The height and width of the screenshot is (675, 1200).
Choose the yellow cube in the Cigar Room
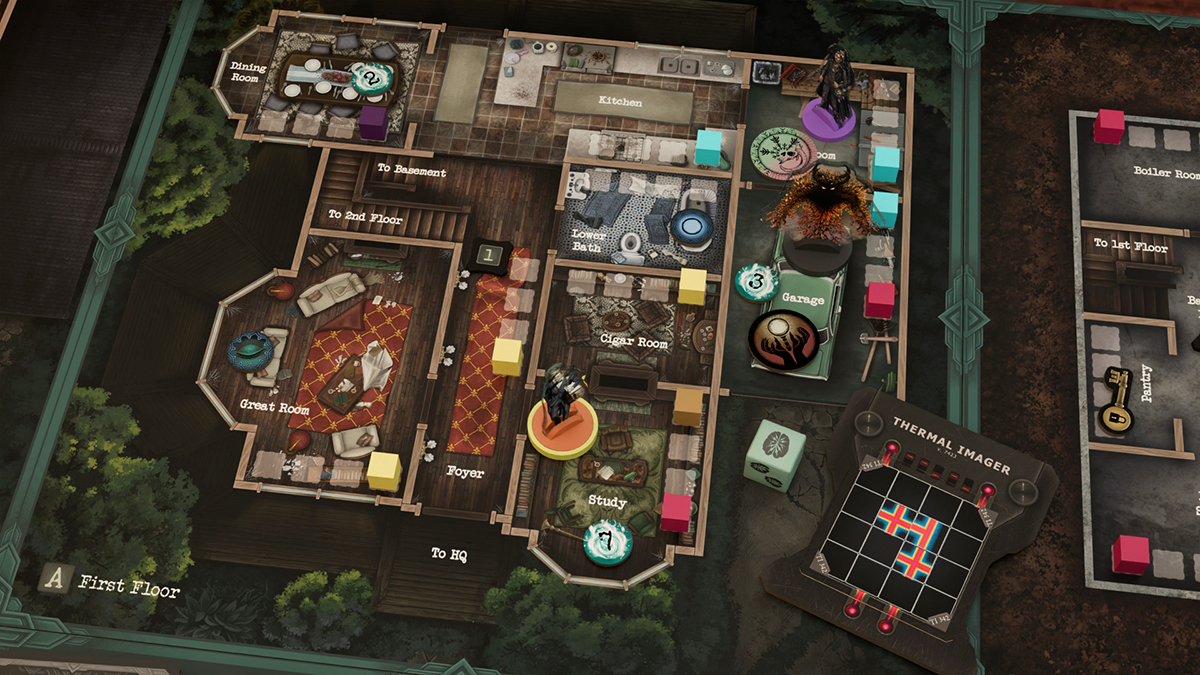692,285
